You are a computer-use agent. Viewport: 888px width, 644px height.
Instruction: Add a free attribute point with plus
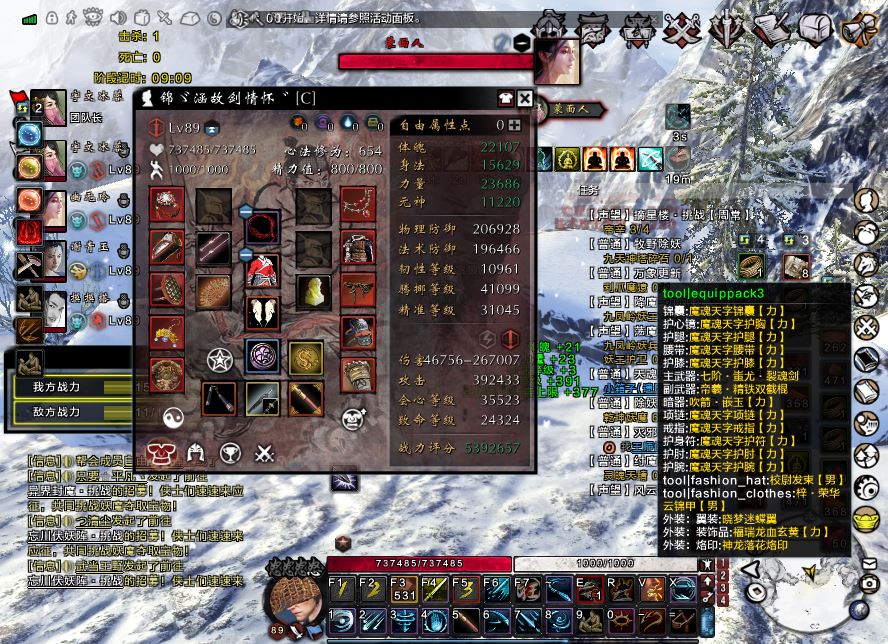tap(514, 125)
